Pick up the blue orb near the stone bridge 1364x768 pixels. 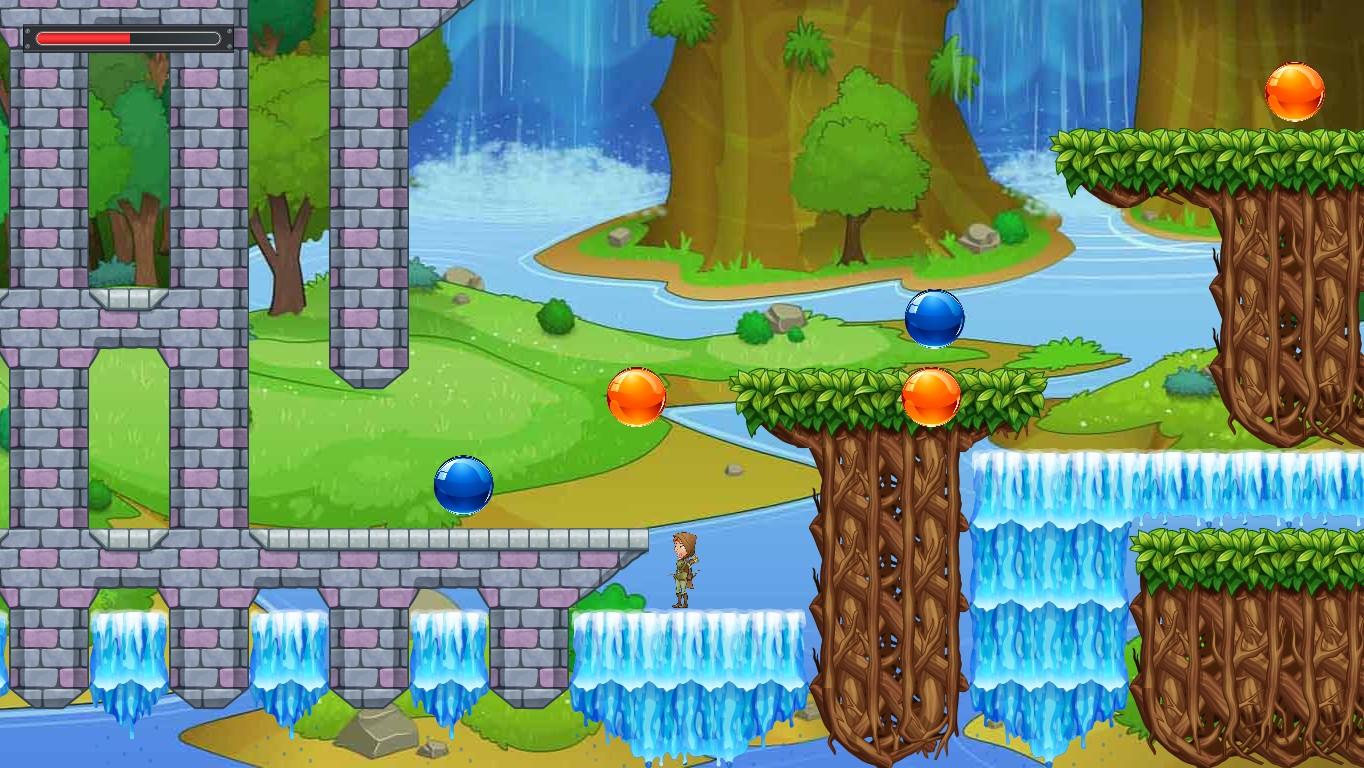click(465, 487)
